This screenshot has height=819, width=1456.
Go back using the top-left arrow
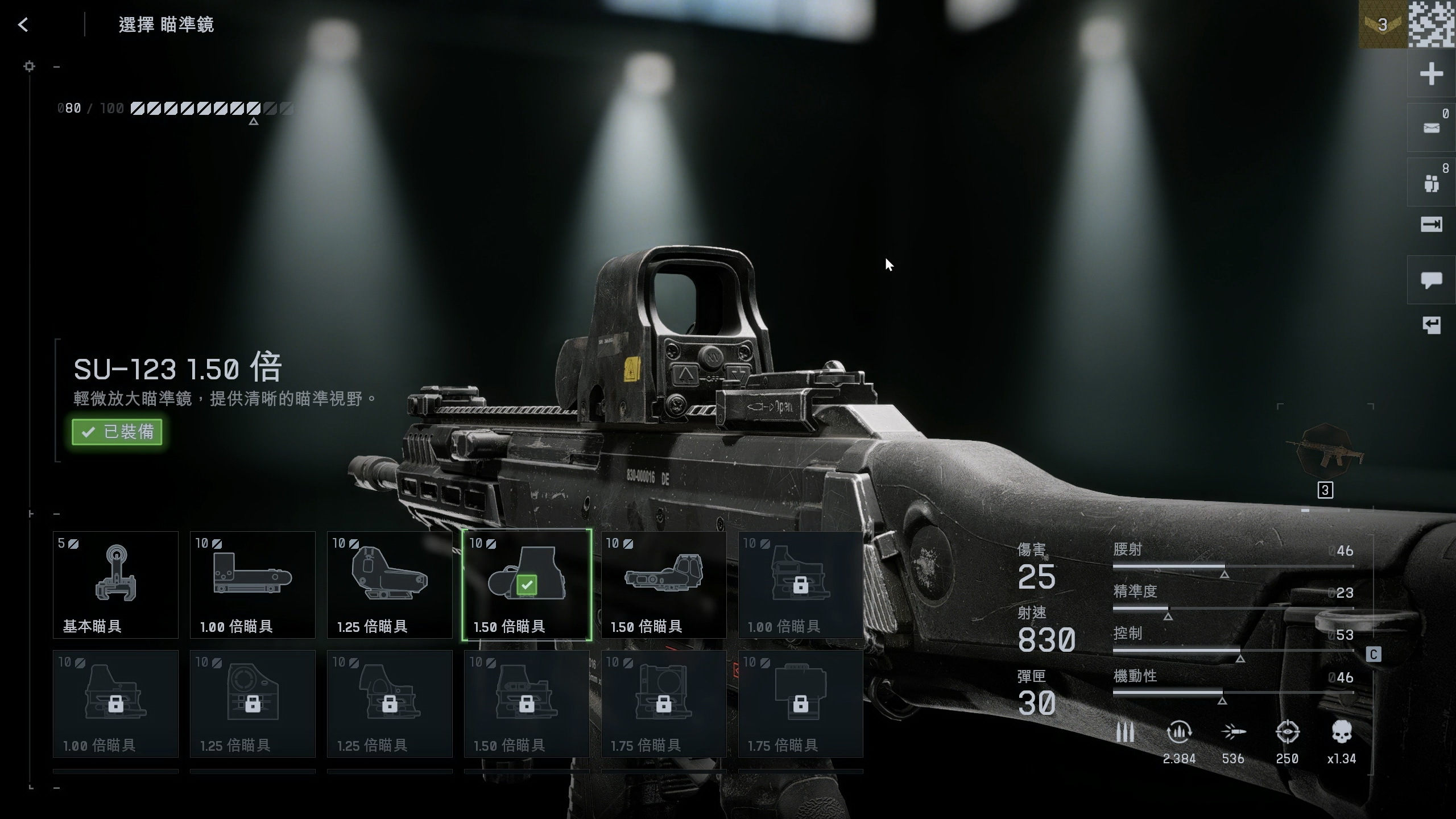23,24
